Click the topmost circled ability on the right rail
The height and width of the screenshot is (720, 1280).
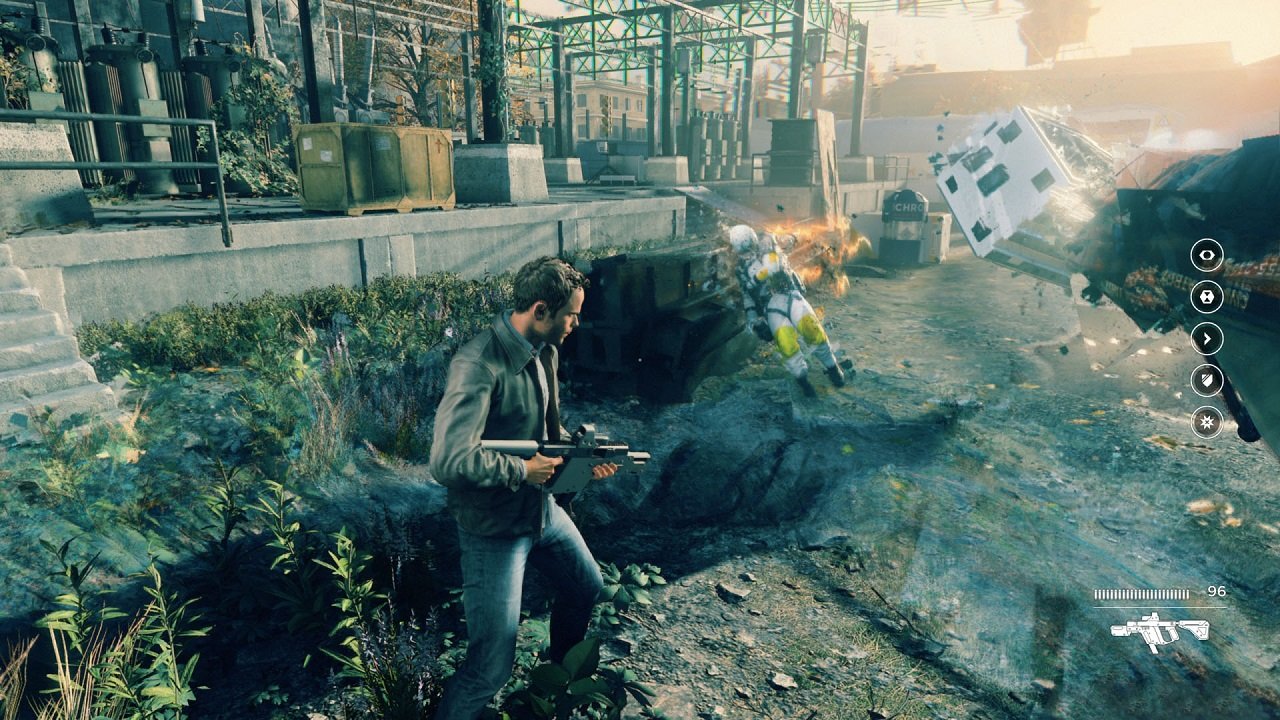tap(1205, 256)
